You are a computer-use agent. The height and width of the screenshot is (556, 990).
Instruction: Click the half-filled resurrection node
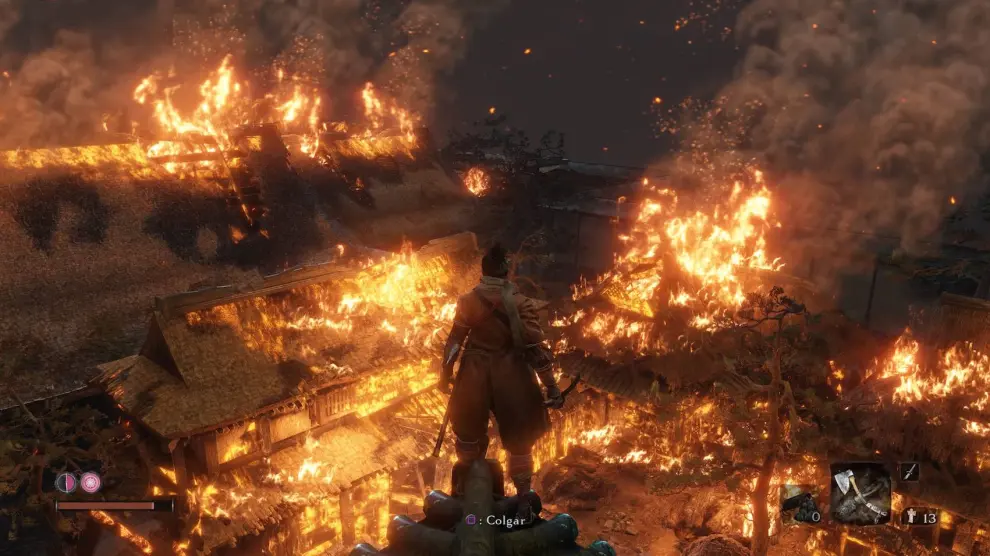[x=66, y=482]
